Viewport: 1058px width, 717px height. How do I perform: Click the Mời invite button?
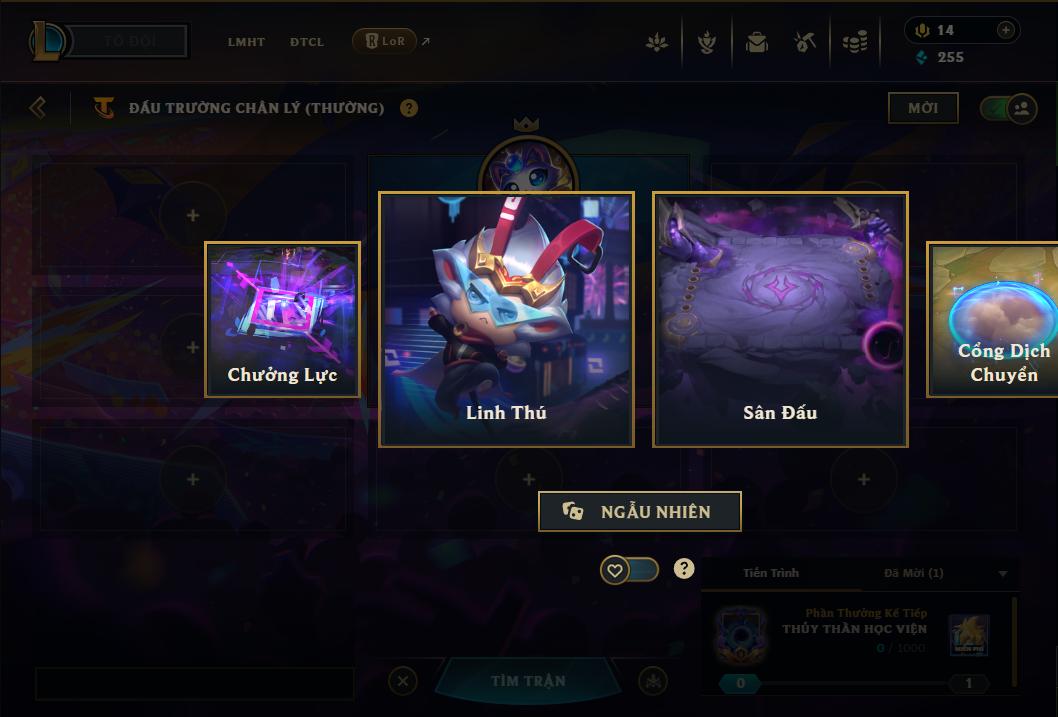coord(922,108)
